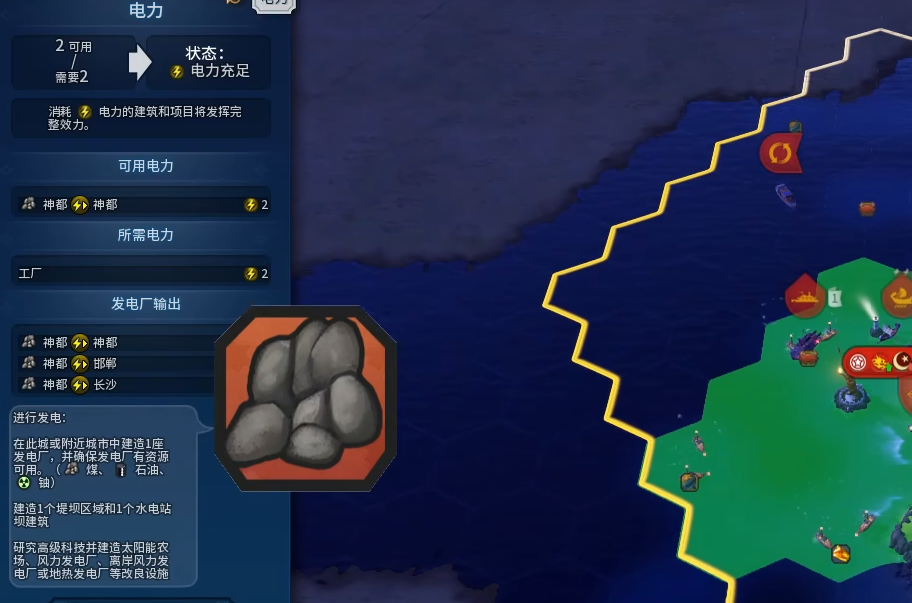
Task: Select the trader unit flag with circular arrows
Action: 780,153
